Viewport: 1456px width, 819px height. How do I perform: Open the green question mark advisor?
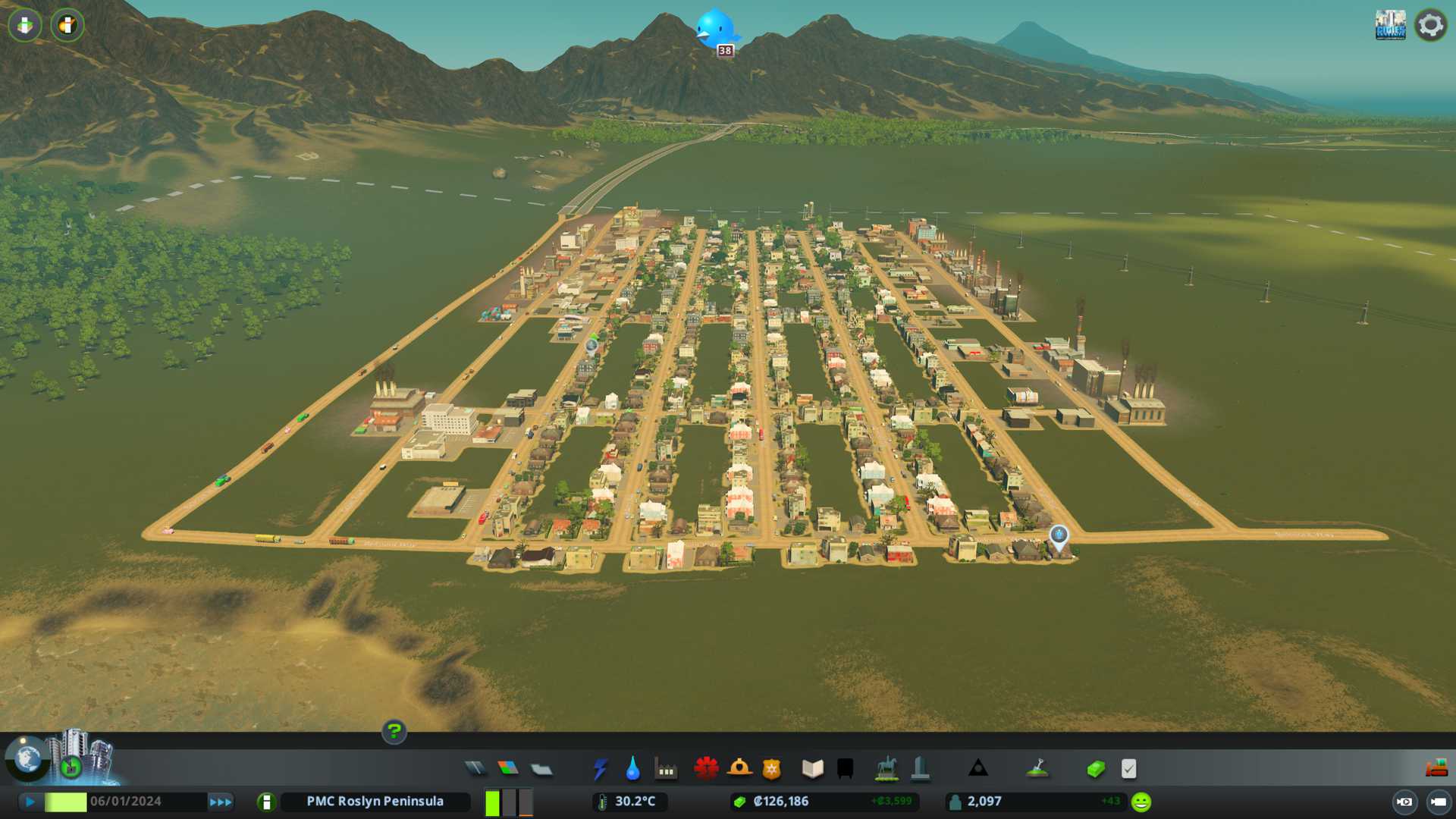pyautogui.click(x=394, y=731)
